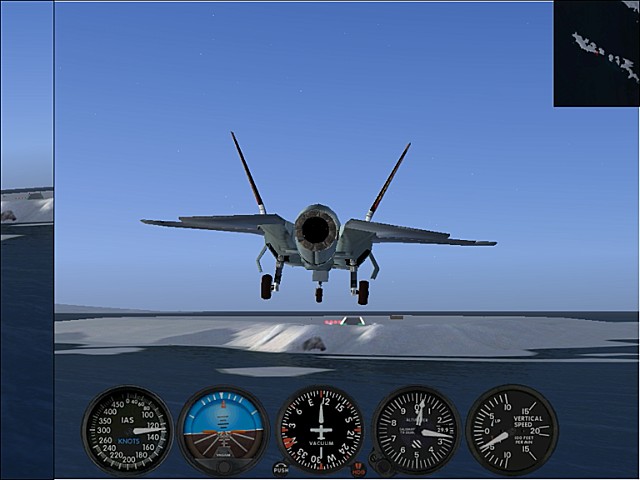The image size is (640, 480).
Task: Click the heading indicator compass gauge
Action: tap(320, 430)
